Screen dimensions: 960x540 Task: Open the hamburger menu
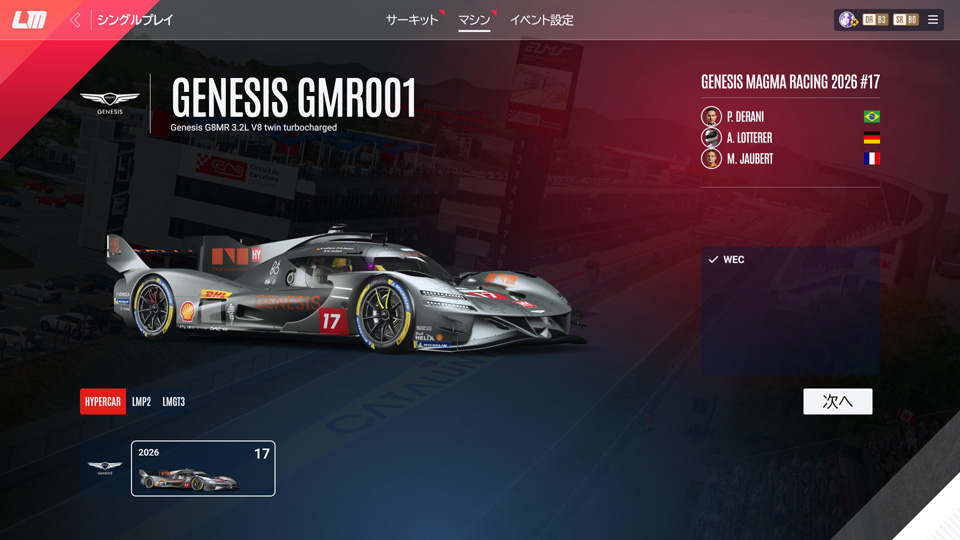933,20
